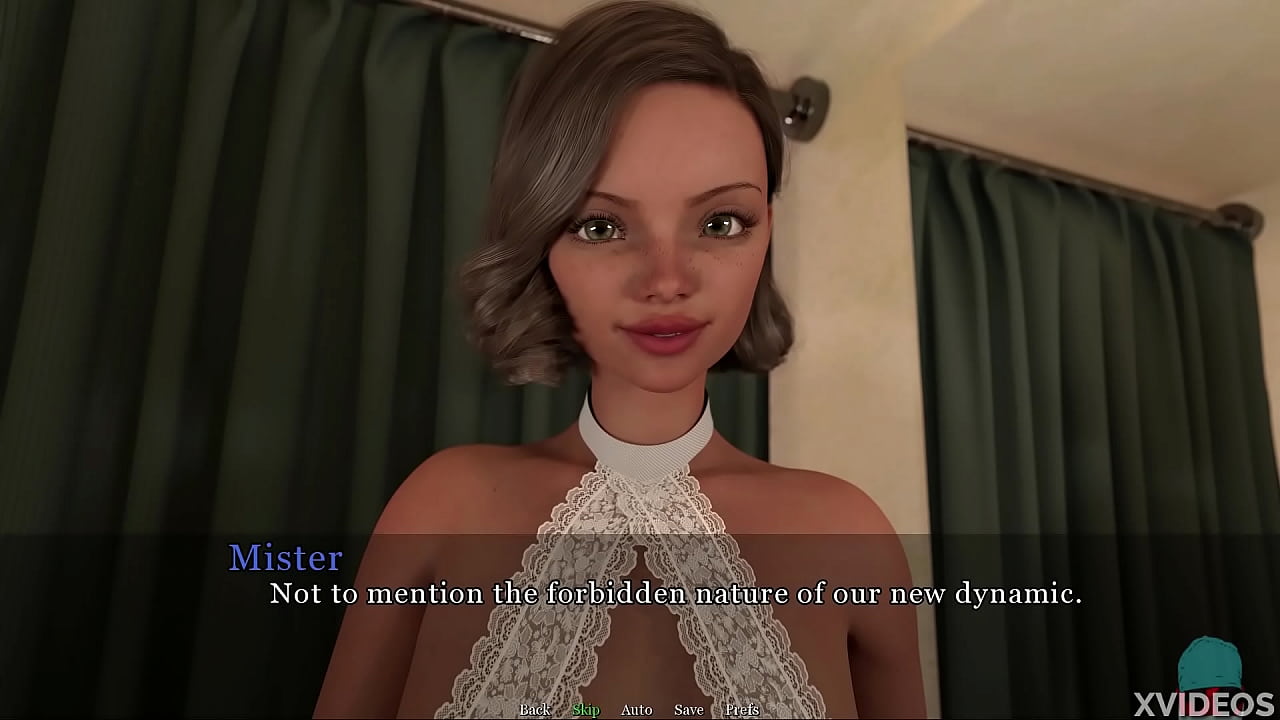Viewport: 1280px width, 720px height.
Task: Click the Mister name label
Action: [286, 558]
